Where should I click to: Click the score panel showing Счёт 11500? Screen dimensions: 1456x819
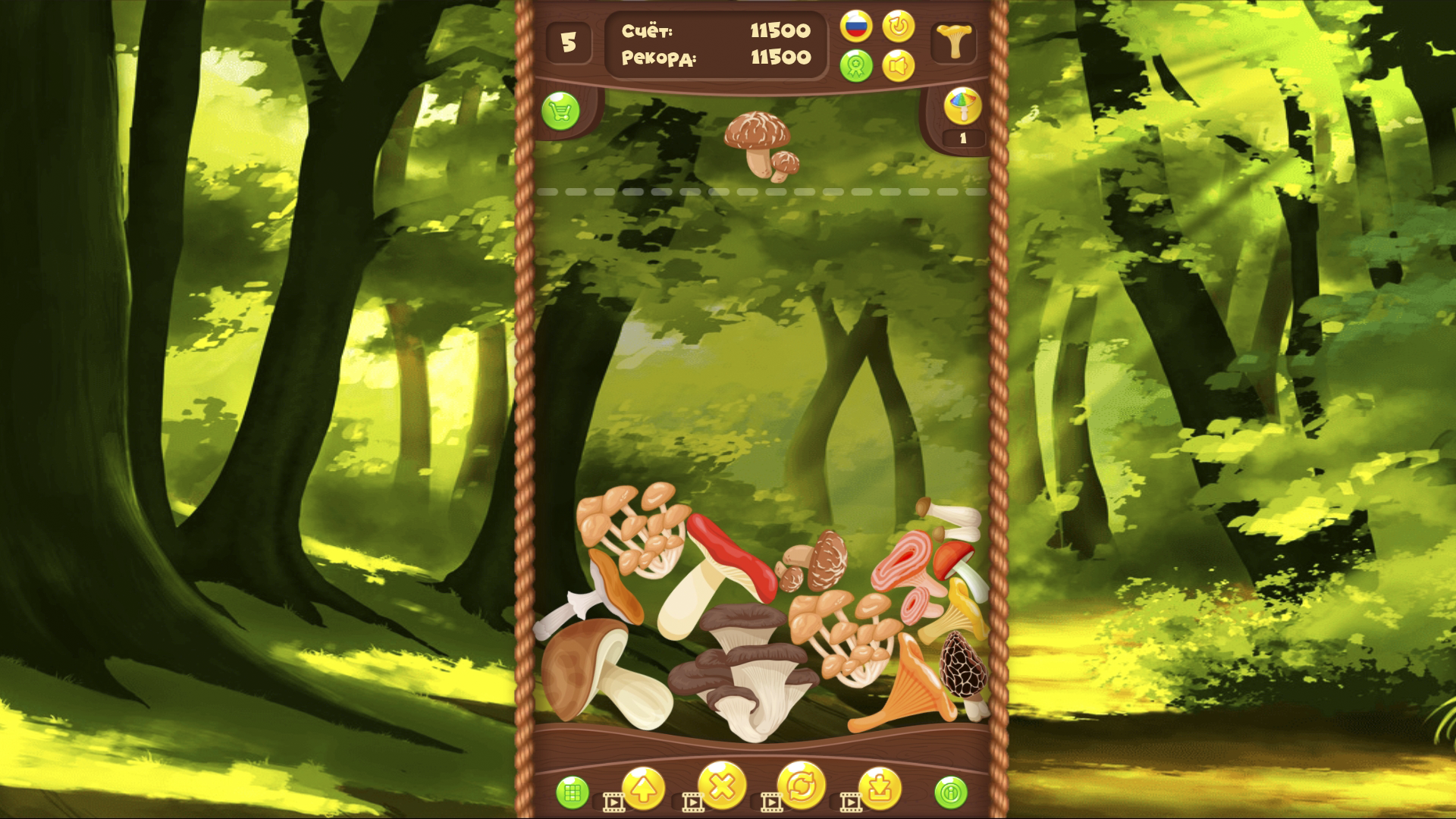(x=717, y=44)
